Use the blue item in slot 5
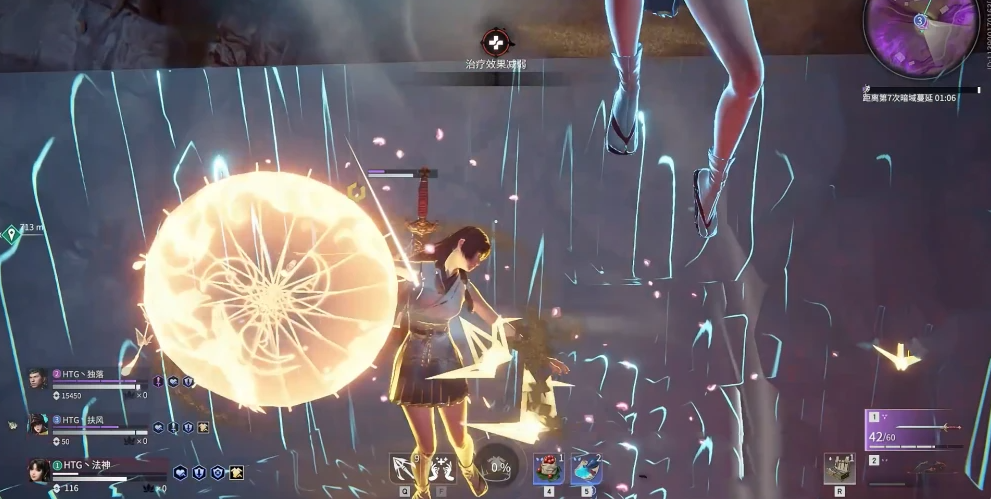Image resolution: width=991 pixels, height=499 pixels. pyautogui.click(x=586, y=468)
